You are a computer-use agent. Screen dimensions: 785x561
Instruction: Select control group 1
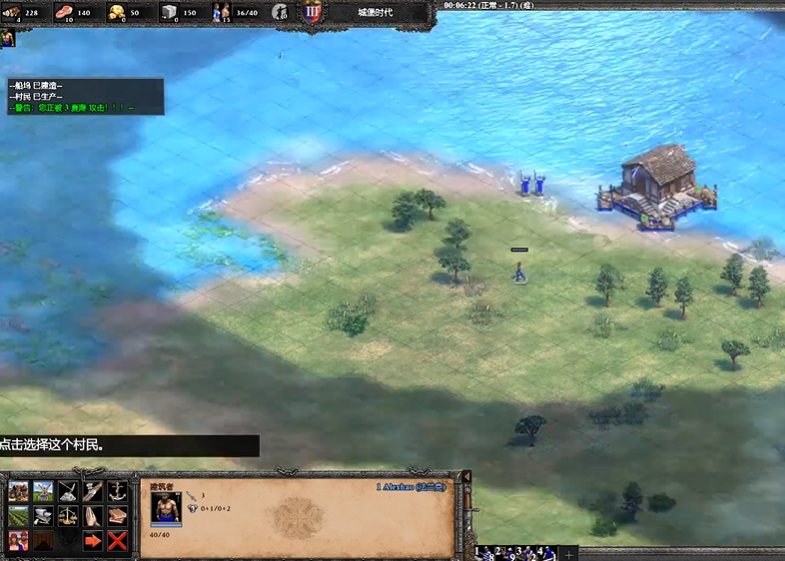pos(485,552)
